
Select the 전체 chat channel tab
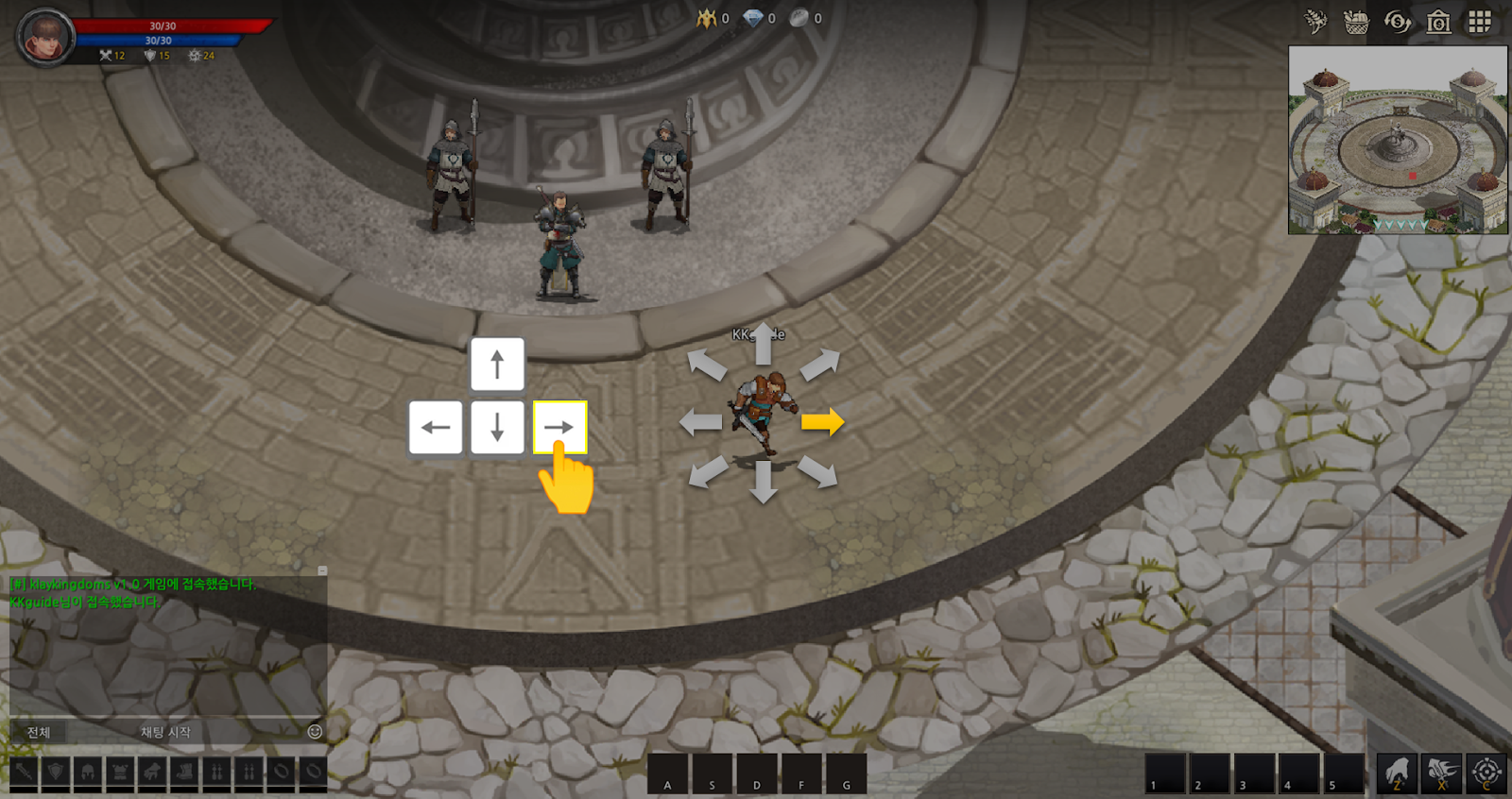coord(39,732)
